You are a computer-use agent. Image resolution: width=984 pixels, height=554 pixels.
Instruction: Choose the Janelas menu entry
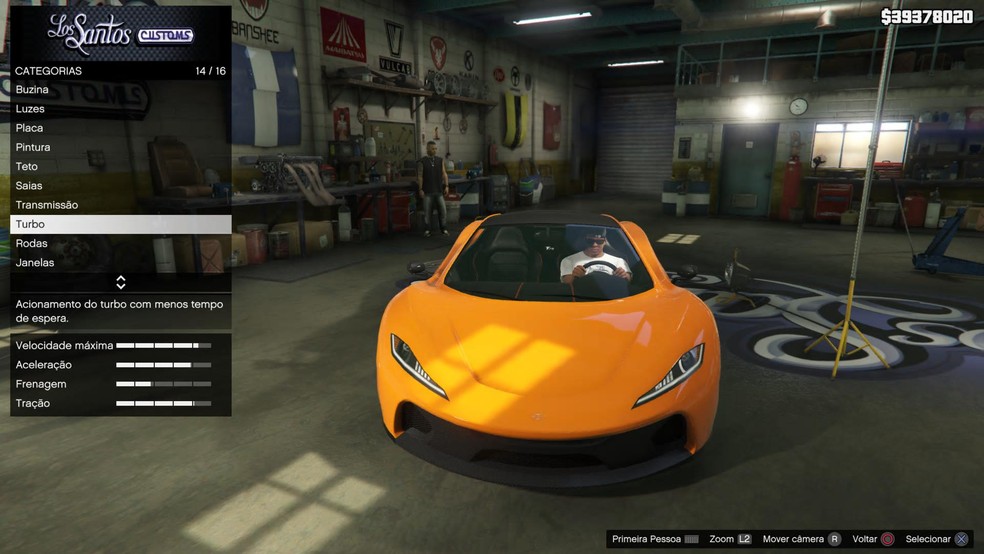click(x=120, y=263)
